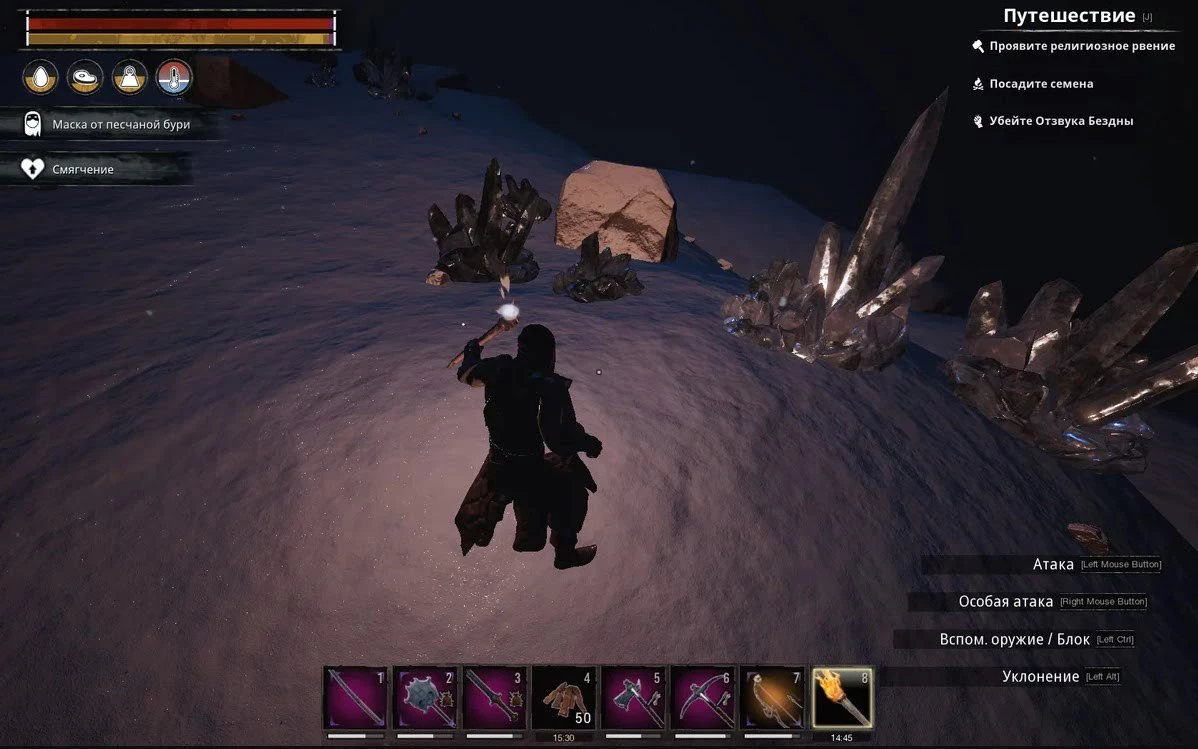Use the leather stack of 50

click(x=564, y=698)
